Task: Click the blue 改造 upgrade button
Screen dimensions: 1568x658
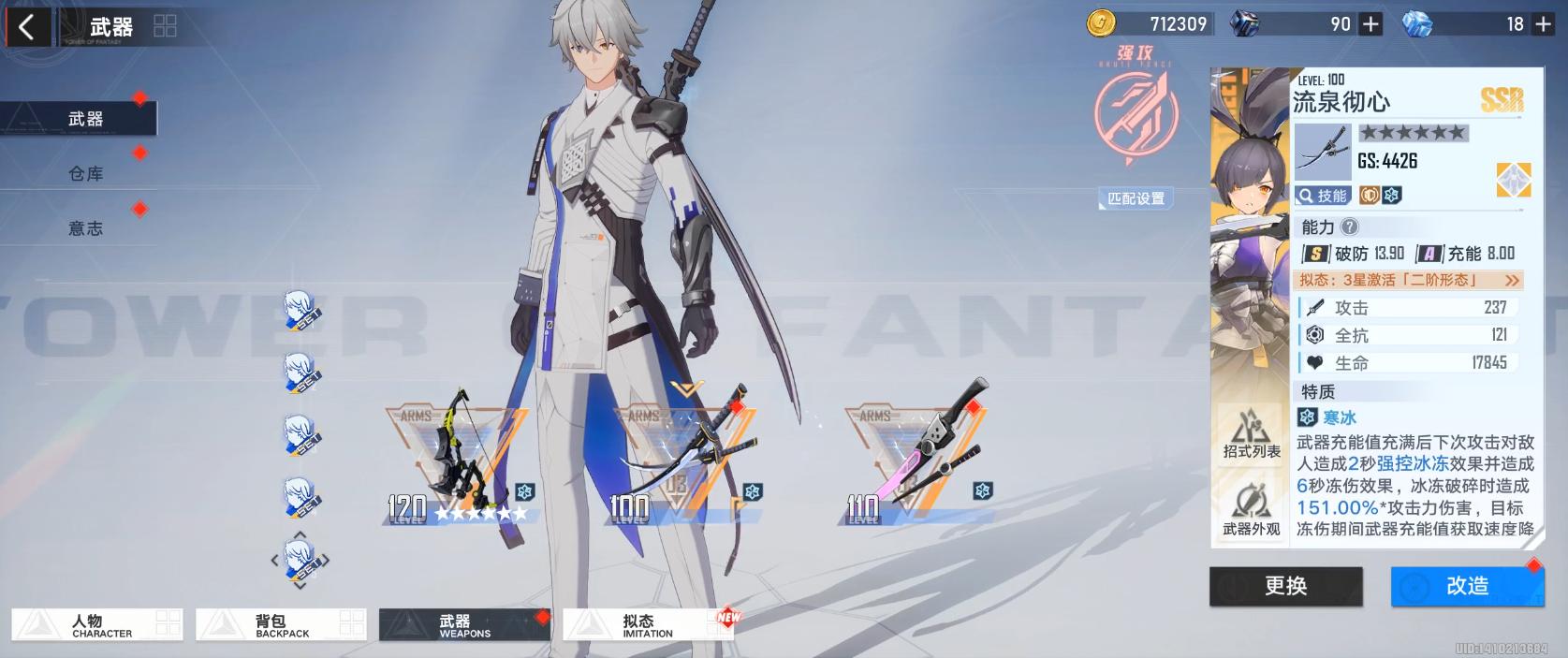Action: (1466, 586)
